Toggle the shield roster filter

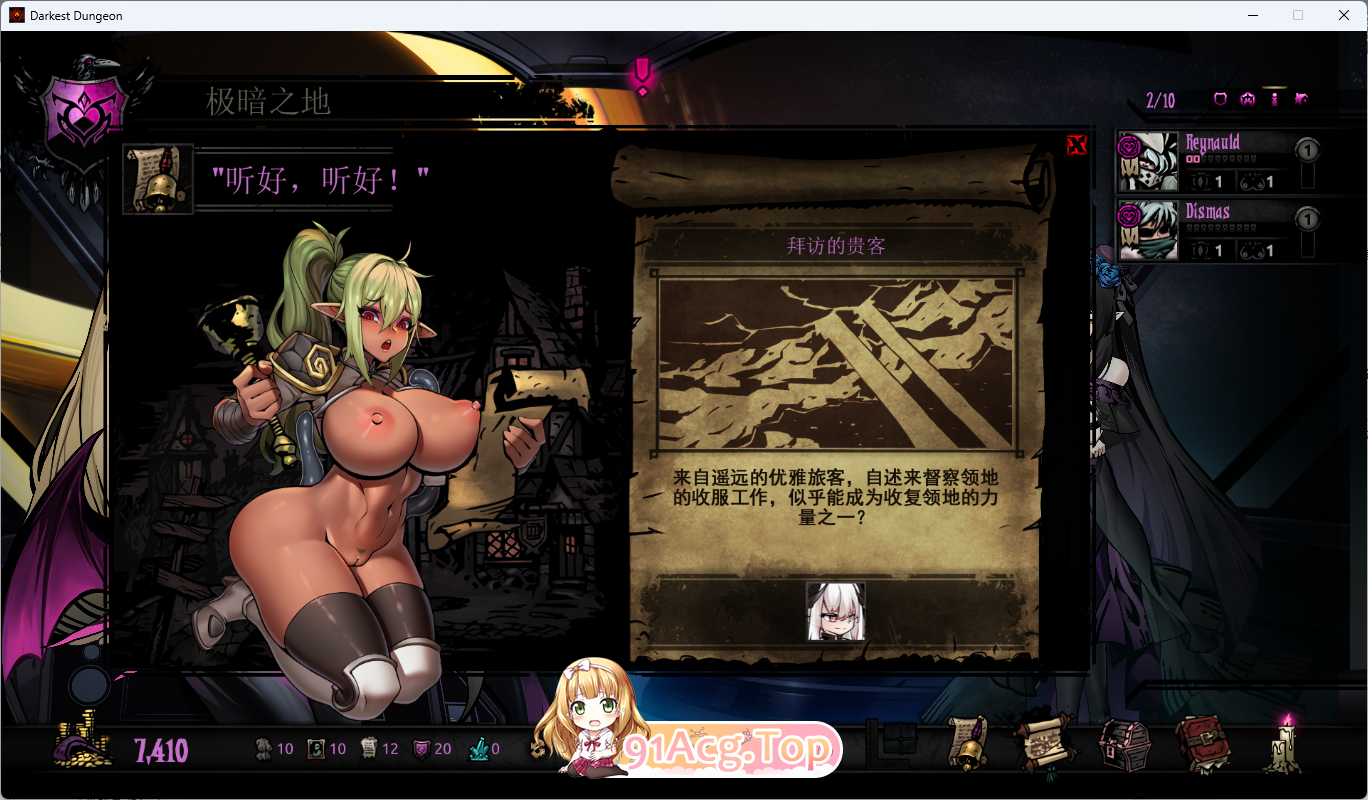coord(1220,98)
